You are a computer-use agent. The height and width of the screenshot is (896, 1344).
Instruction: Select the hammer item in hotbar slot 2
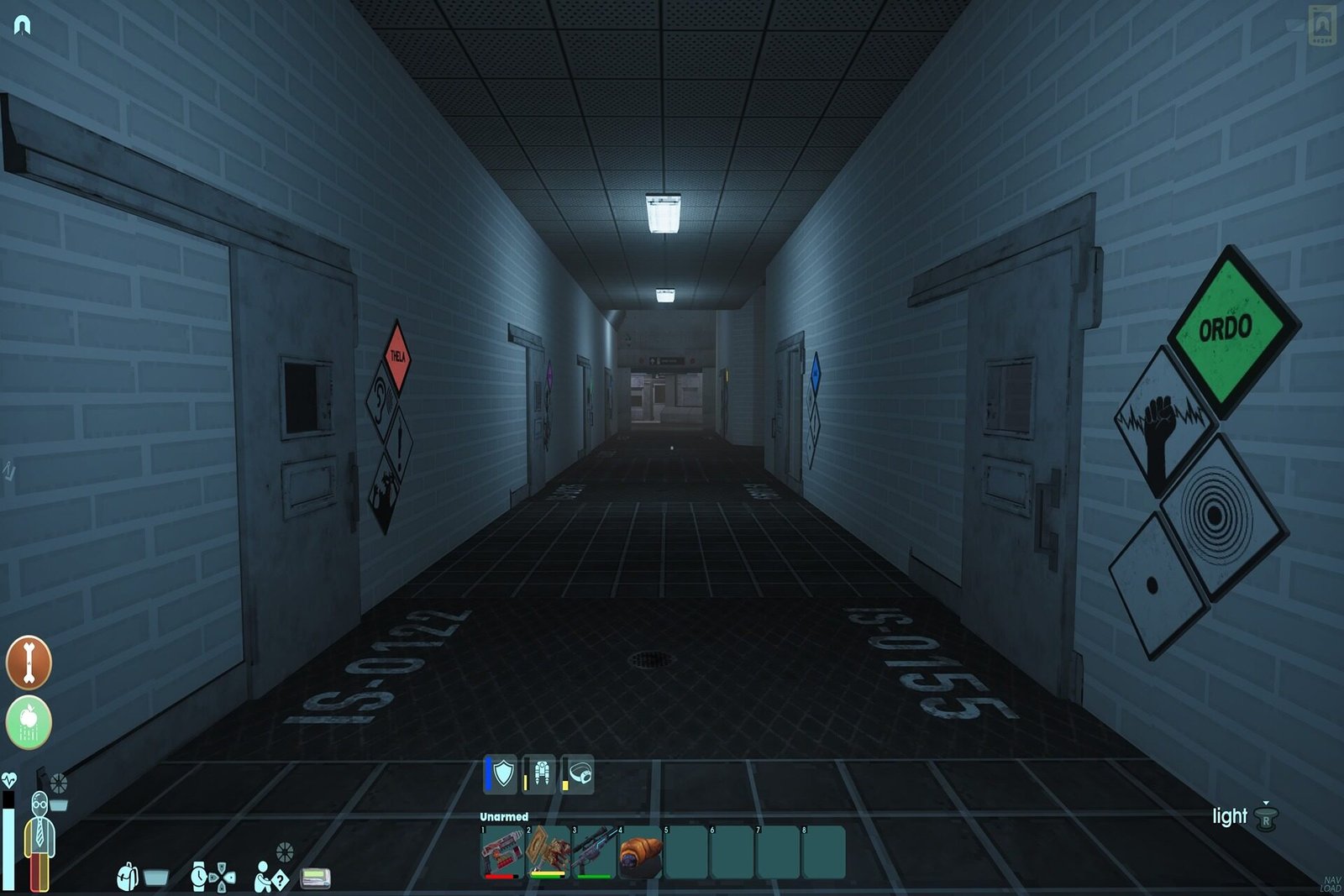546,851
